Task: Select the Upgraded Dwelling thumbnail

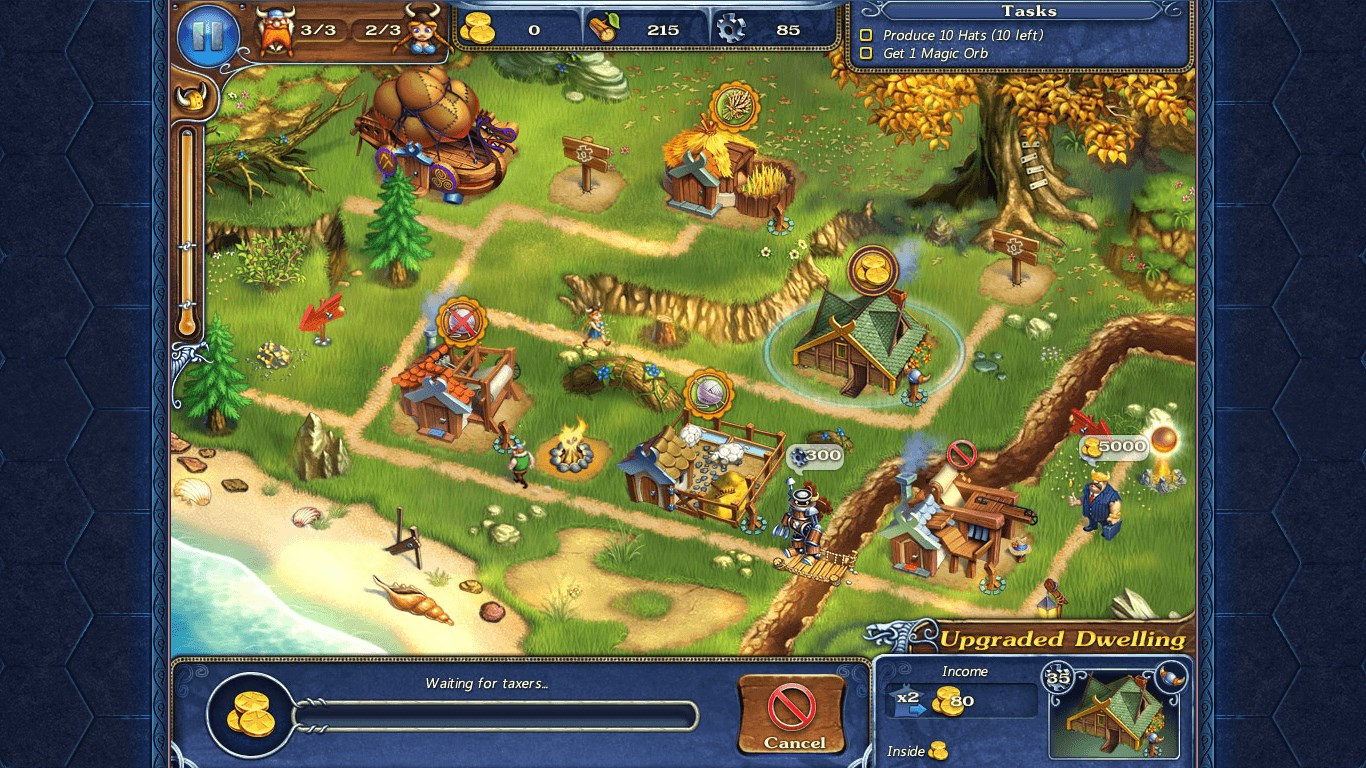Action: [x=1113, y=711]
